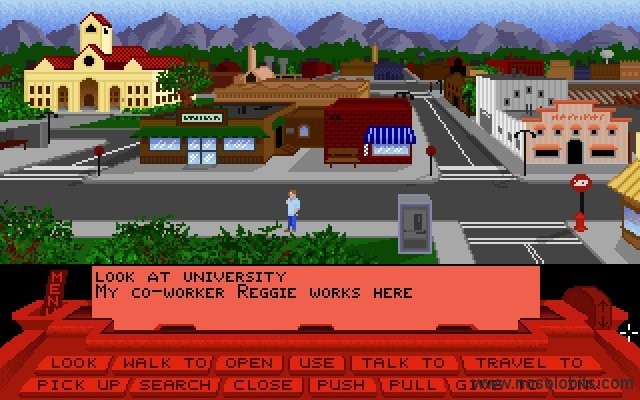Viewport: 640px width, 400px height.
Task: Click the OPEN verb key
Action: click(x=249, y=363)
